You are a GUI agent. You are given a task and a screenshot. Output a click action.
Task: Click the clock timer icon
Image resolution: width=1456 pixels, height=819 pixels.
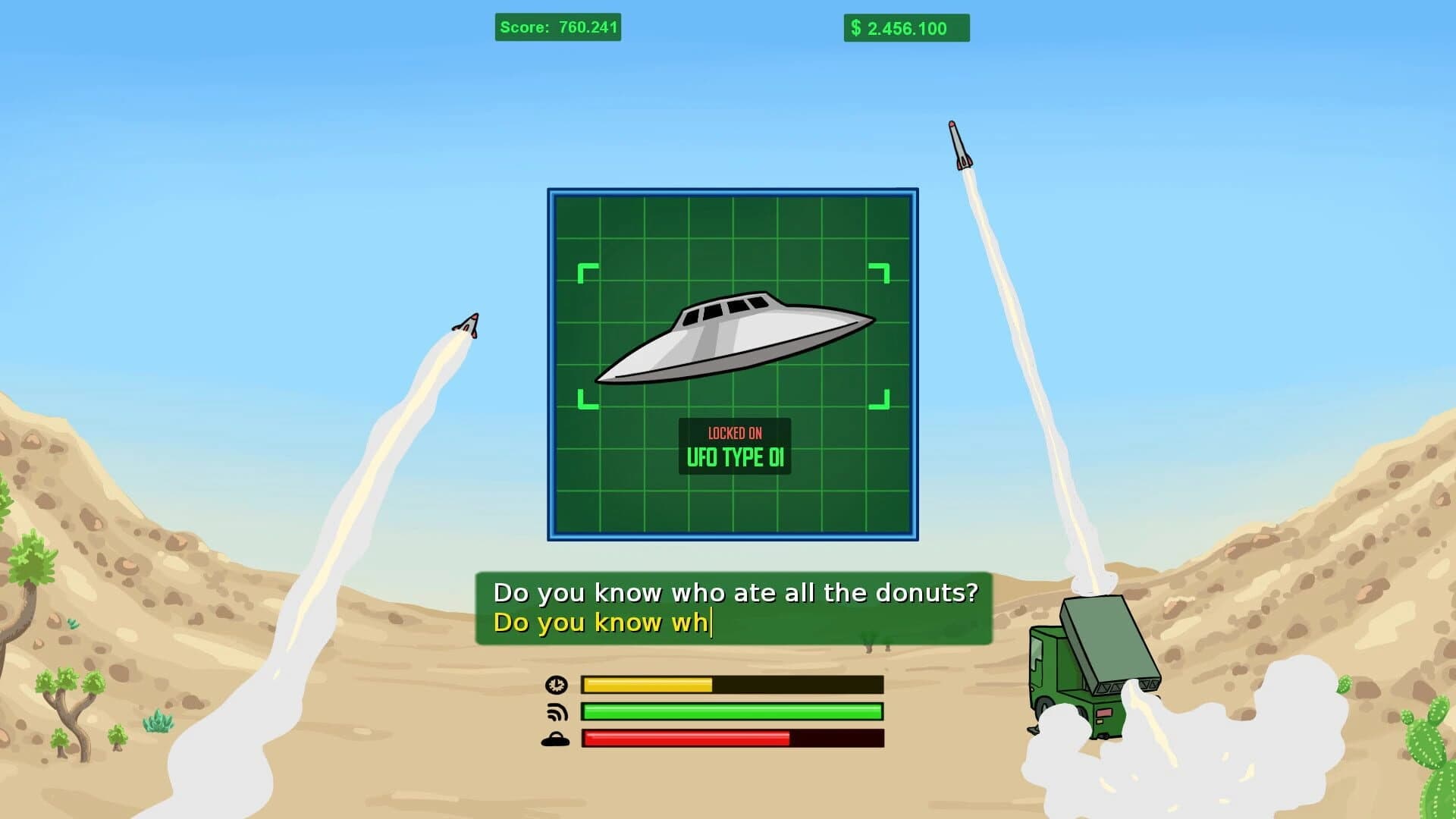[x=556, y=685]
